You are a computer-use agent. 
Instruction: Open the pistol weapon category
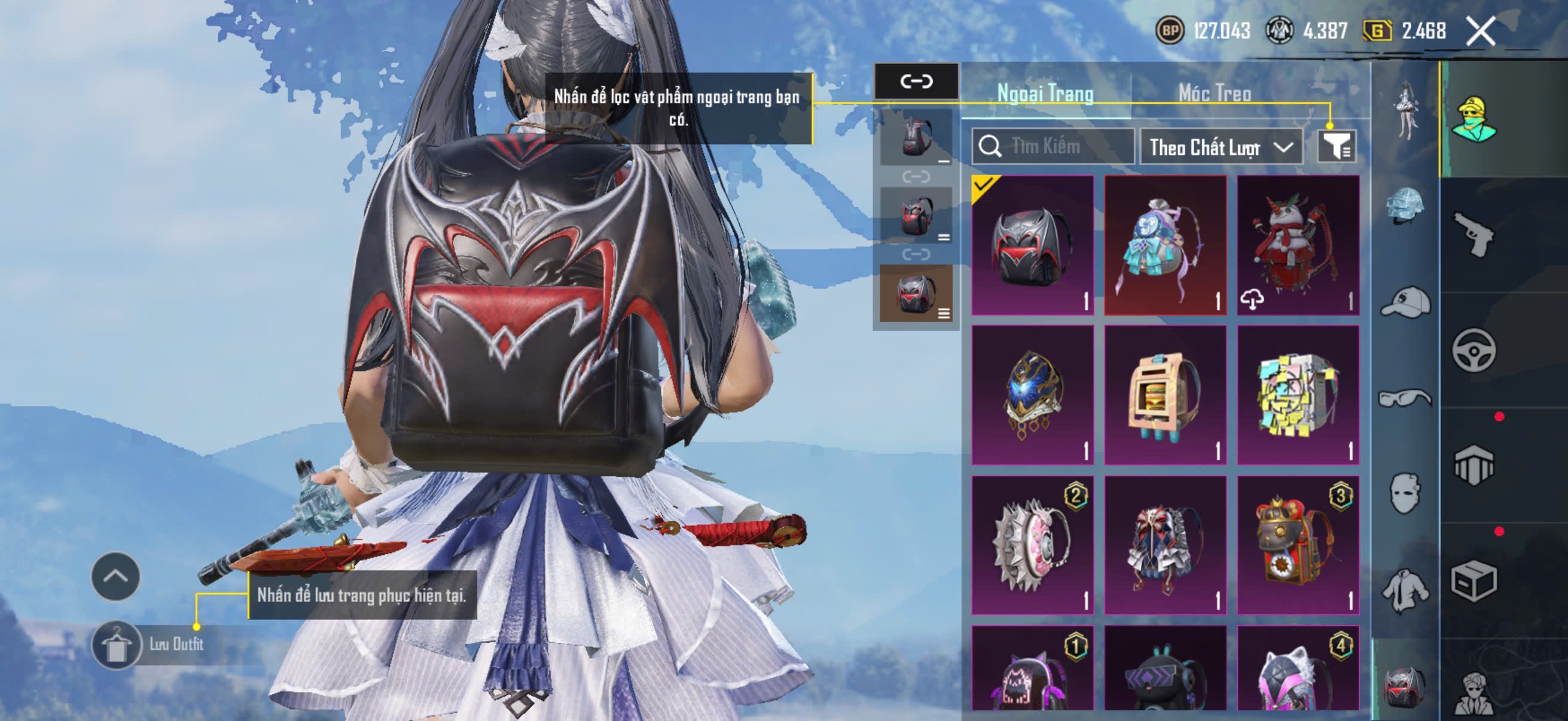1474,234
